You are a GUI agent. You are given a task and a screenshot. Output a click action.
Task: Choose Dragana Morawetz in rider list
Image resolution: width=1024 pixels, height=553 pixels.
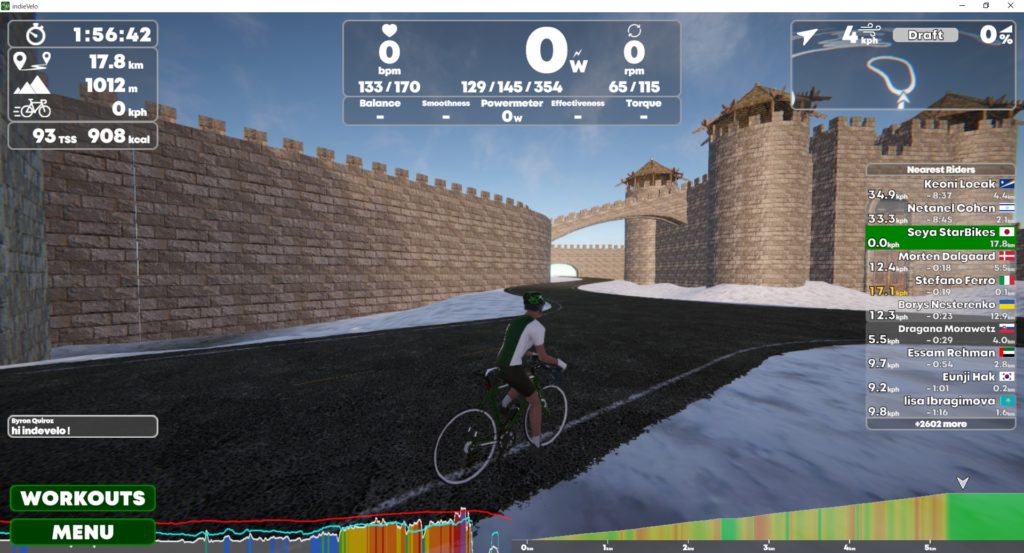(x=940, y=334)
